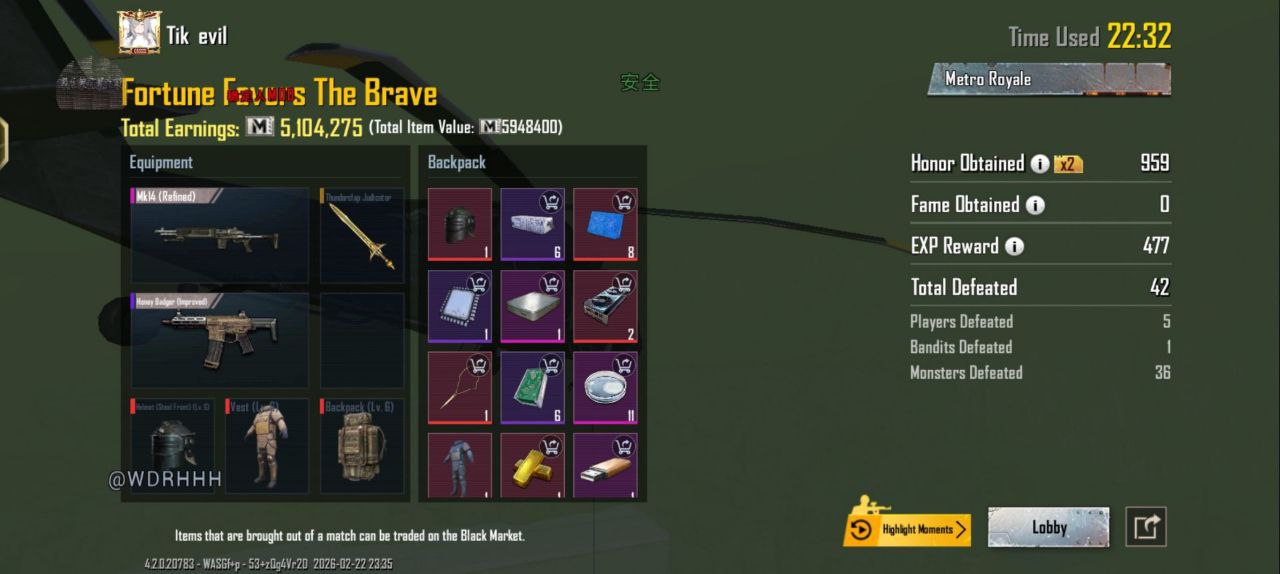
Task: Open Tik evil's player avatar
Action: point(140,33)
